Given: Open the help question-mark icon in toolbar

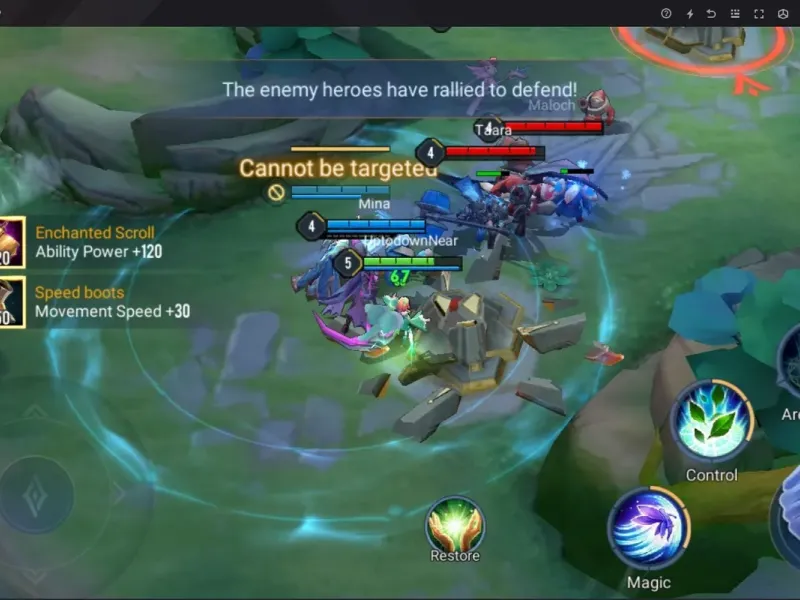Looking at the screenshot, I should point(666,13).
